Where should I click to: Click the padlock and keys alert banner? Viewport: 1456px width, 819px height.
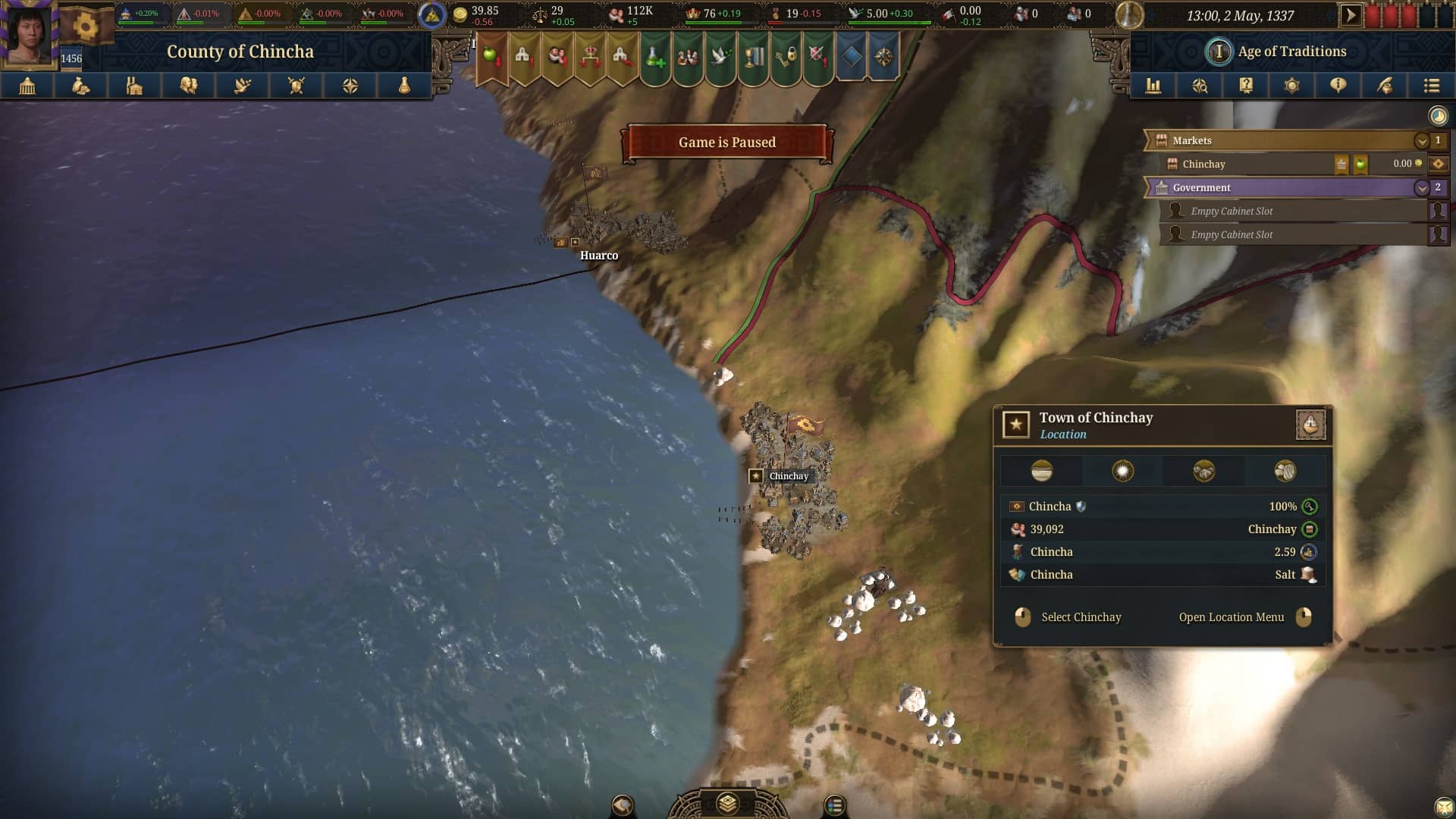pos(786,57)
